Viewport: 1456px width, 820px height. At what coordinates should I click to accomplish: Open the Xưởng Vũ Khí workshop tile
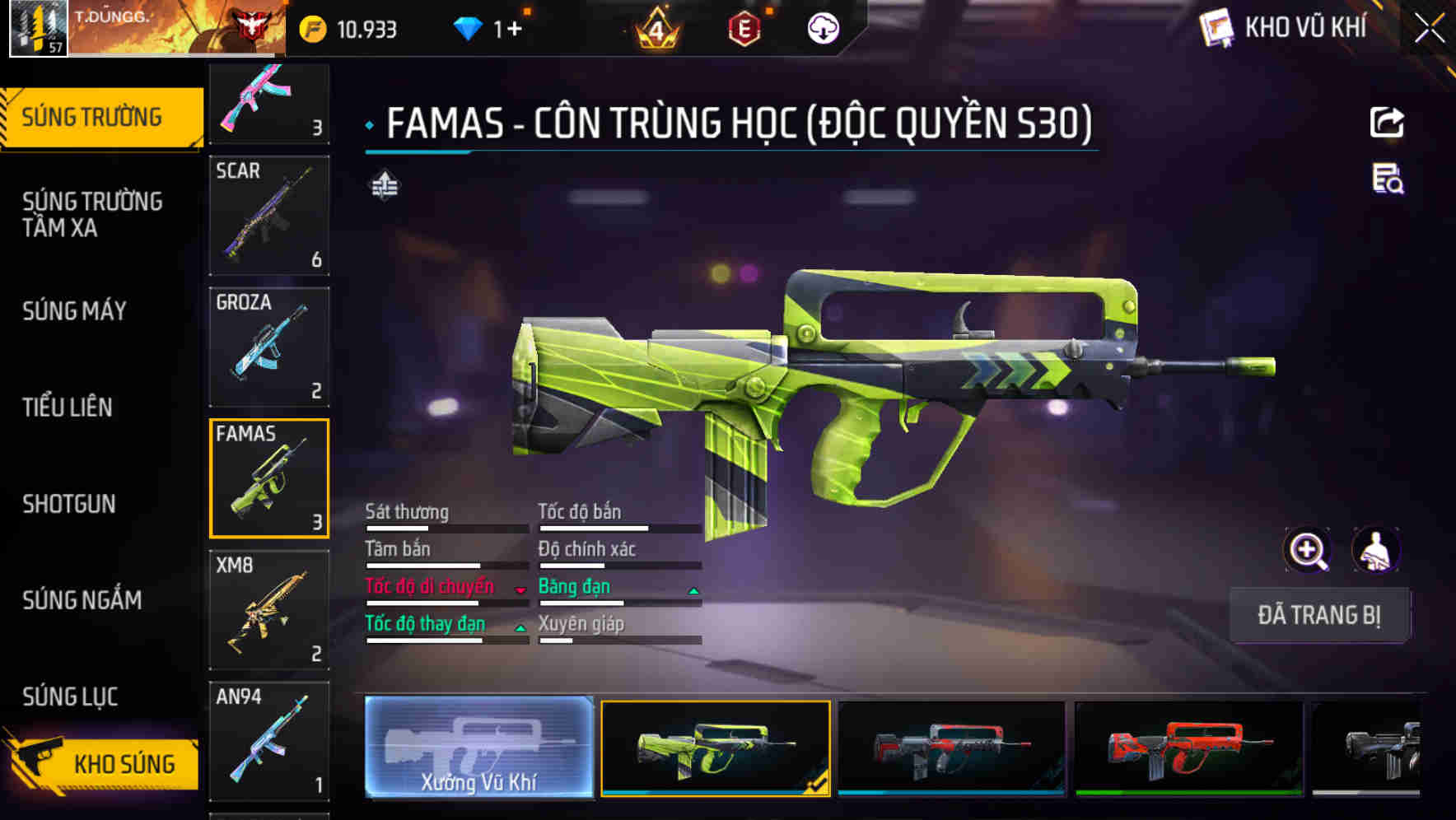point(479,747)
